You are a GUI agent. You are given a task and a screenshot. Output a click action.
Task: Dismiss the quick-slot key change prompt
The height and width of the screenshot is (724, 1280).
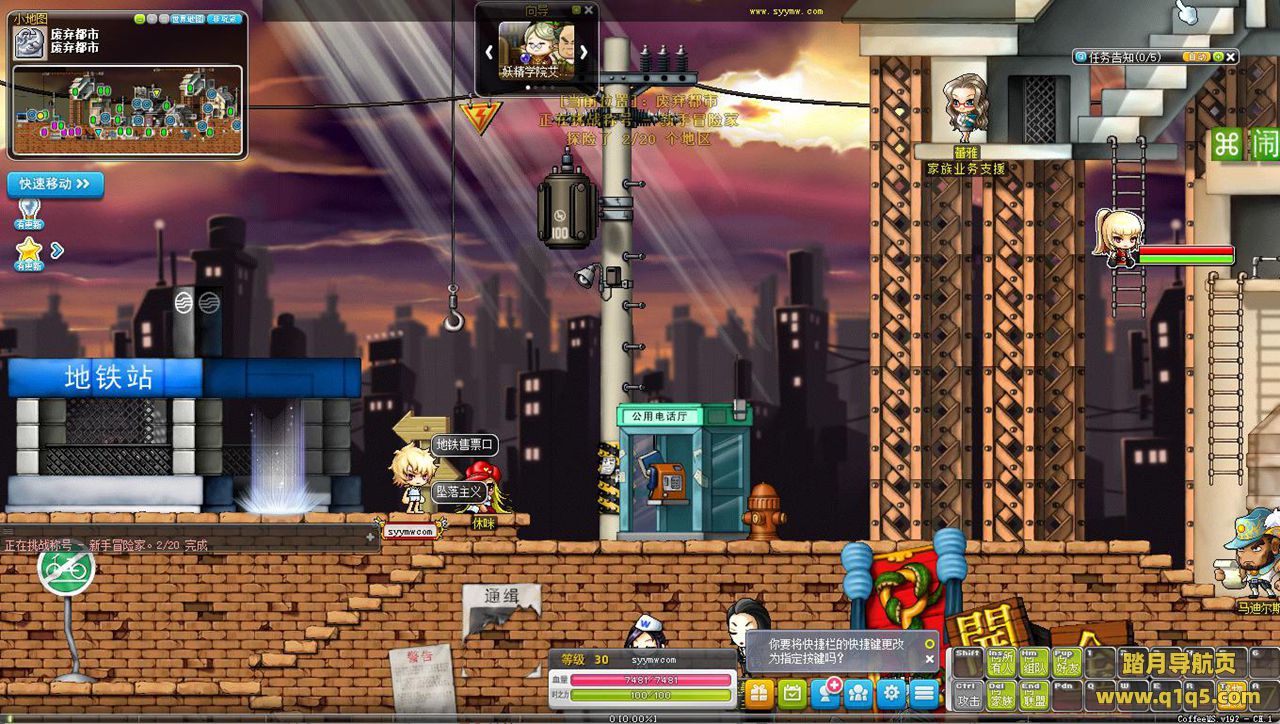930,659
